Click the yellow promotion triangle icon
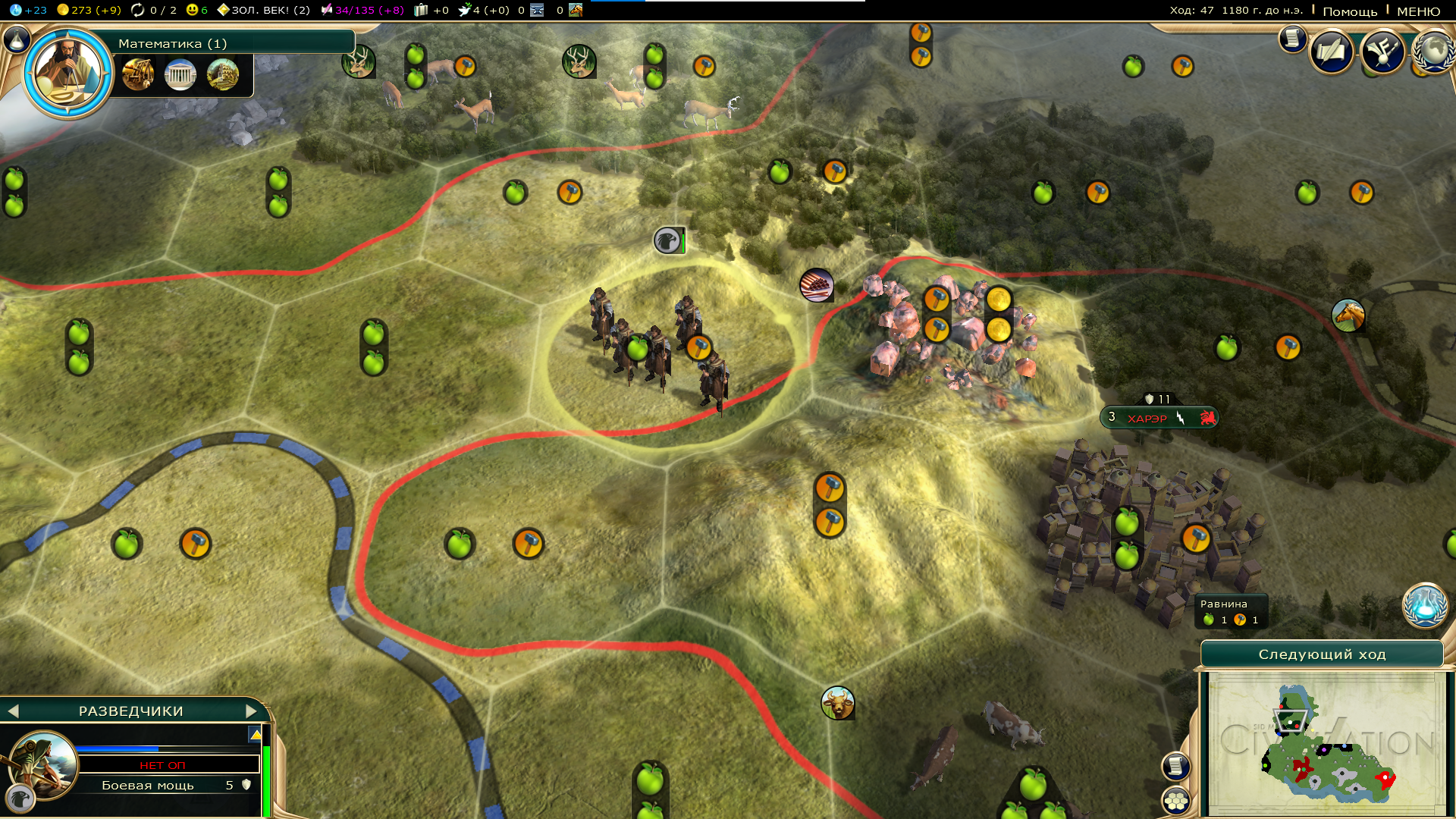The width and height of the screenshot is (1456, 819). point(256,734)
